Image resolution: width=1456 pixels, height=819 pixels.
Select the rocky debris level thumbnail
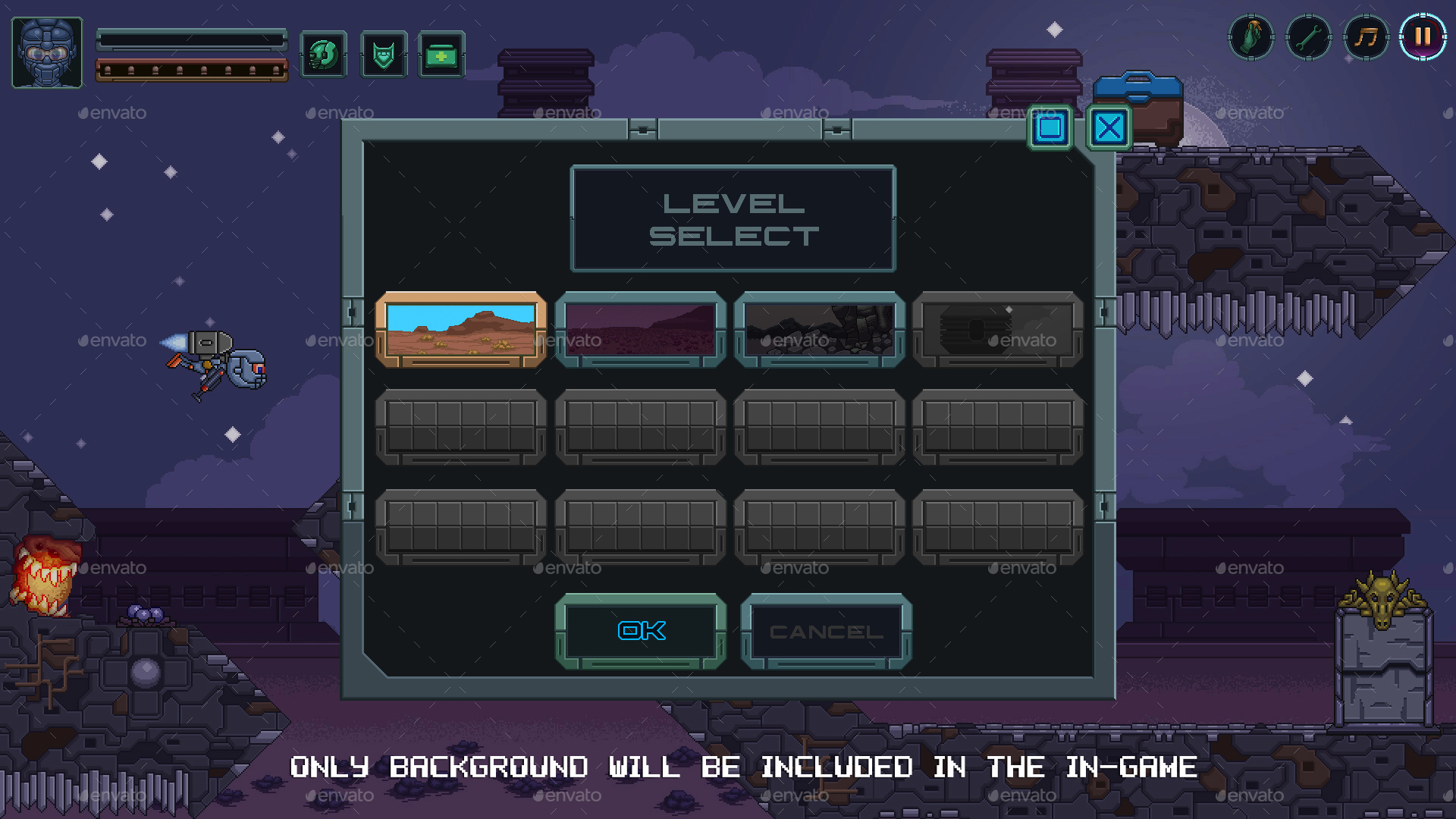coord(820,330)
